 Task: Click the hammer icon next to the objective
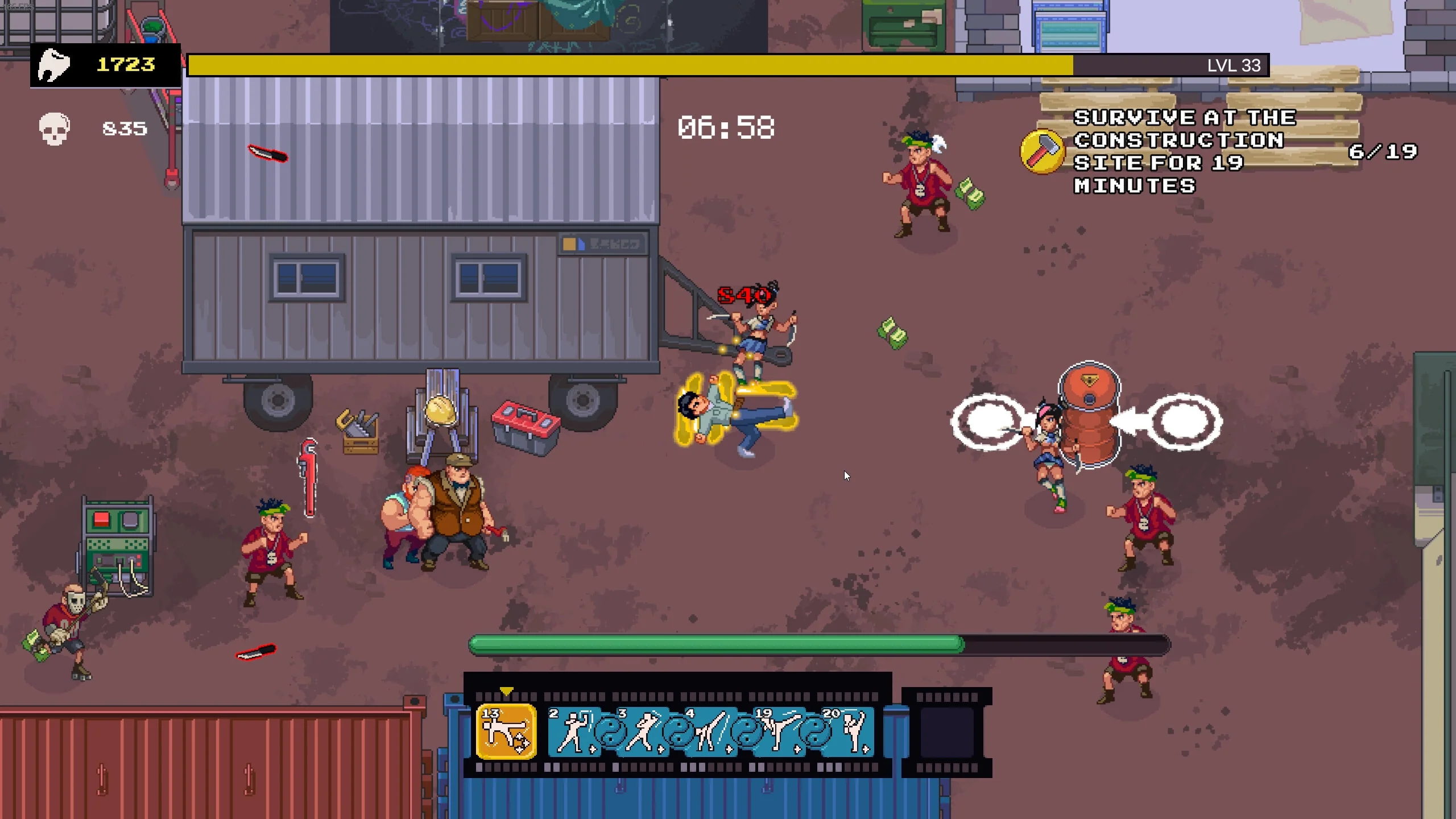[1043, 151]
